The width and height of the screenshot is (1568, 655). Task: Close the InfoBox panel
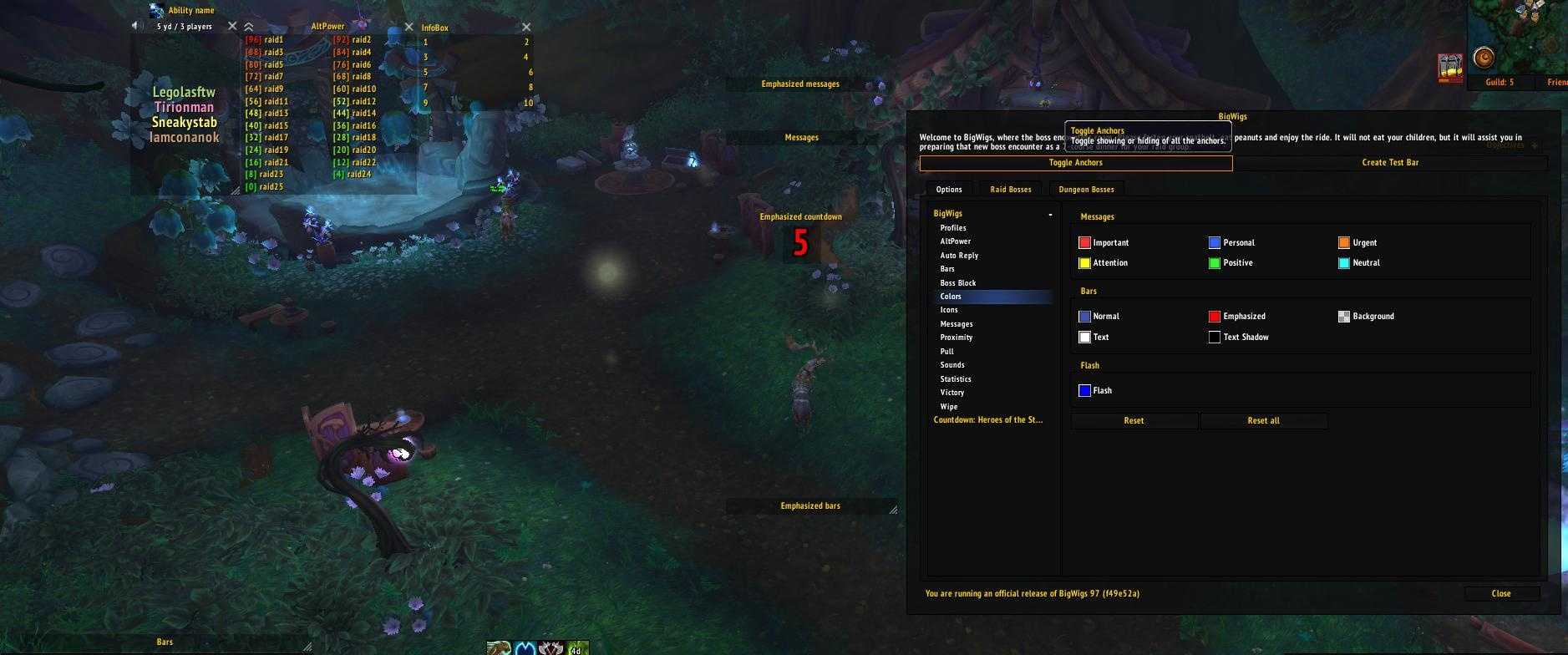point(525,28)
